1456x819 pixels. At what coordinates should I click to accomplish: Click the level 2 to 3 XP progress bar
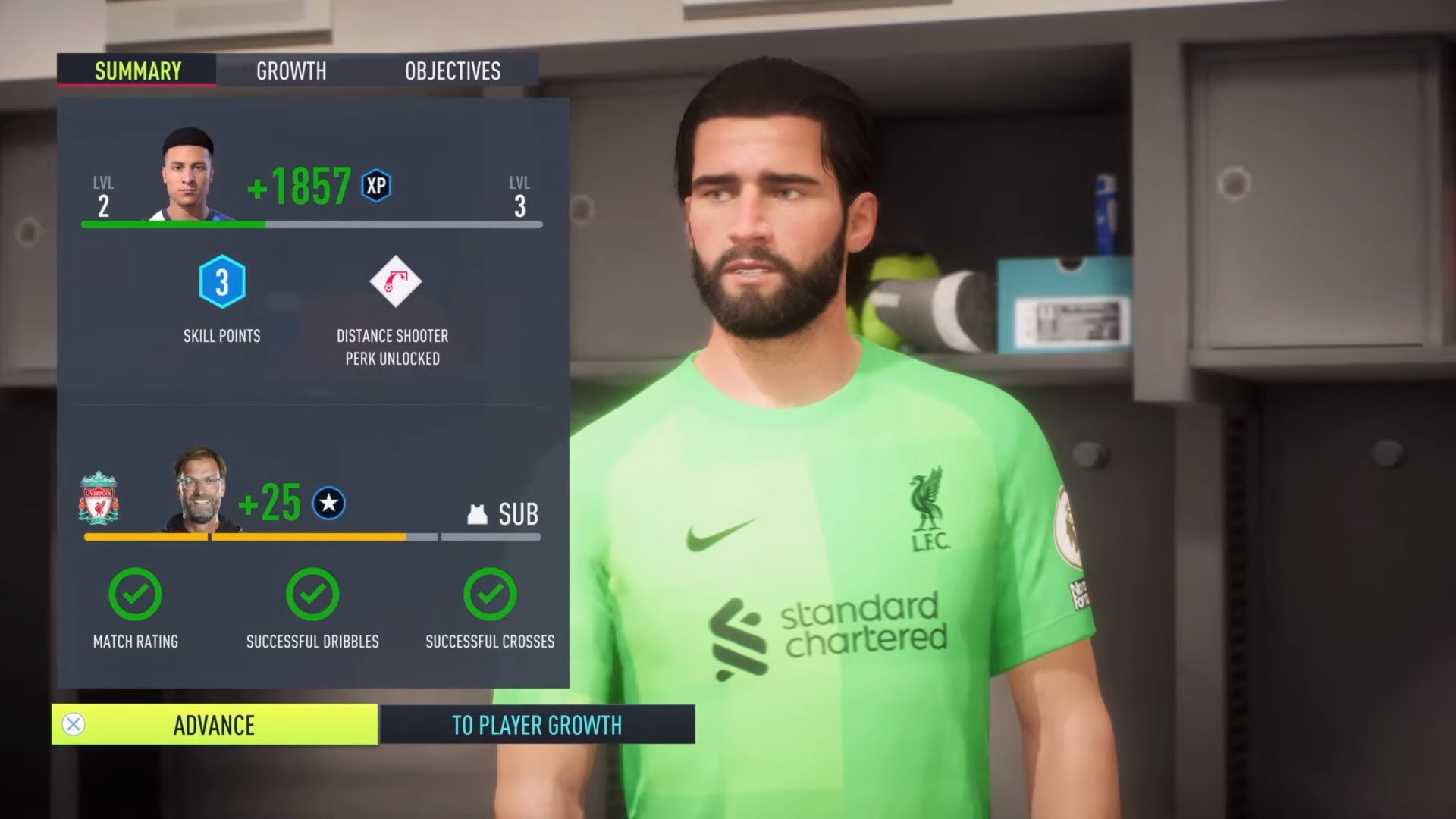(x=311, y=224)
